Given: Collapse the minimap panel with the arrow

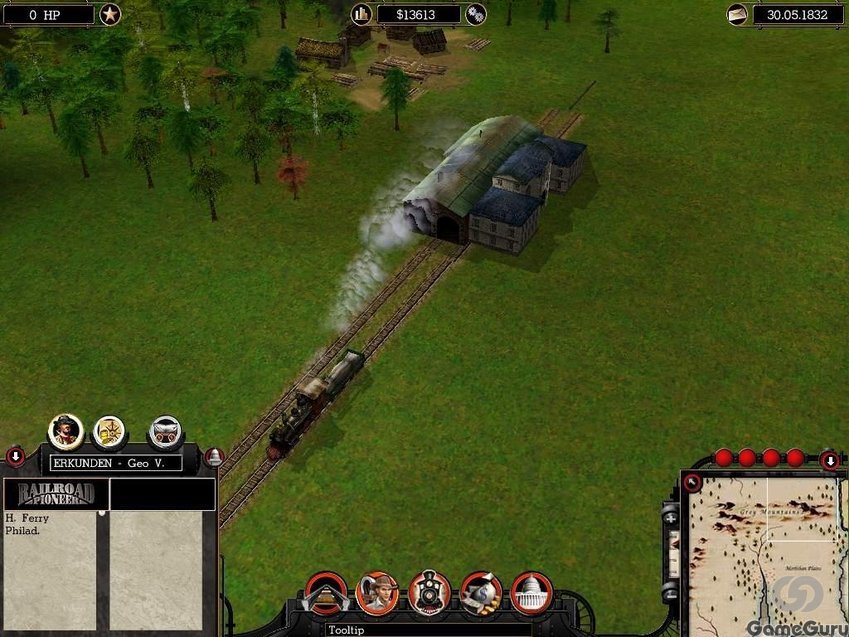Looking at the screenshot, I should (x=829, y=460).
